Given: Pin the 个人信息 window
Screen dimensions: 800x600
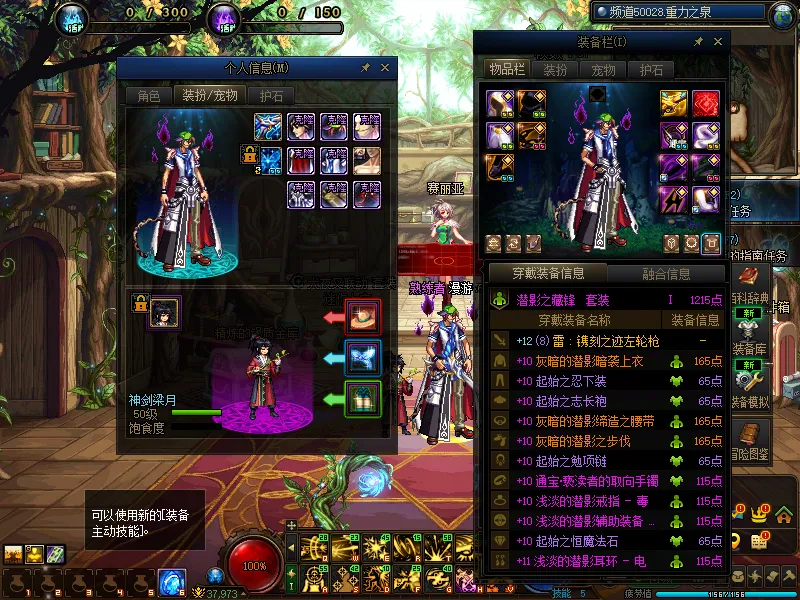Looking at the screenshot, I should click(366, 68).
